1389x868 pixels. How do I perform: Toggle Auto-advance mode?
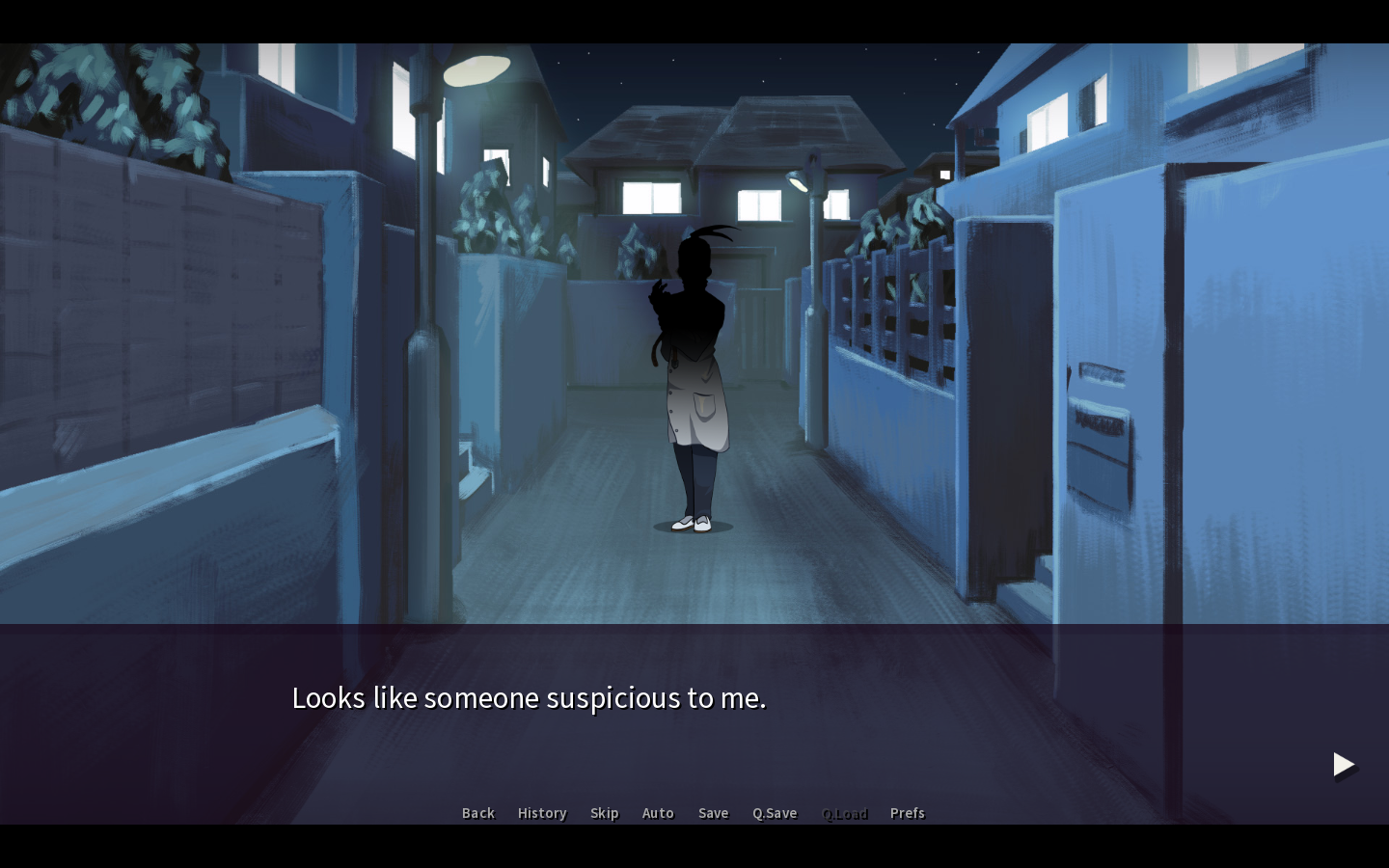point(658,813)
